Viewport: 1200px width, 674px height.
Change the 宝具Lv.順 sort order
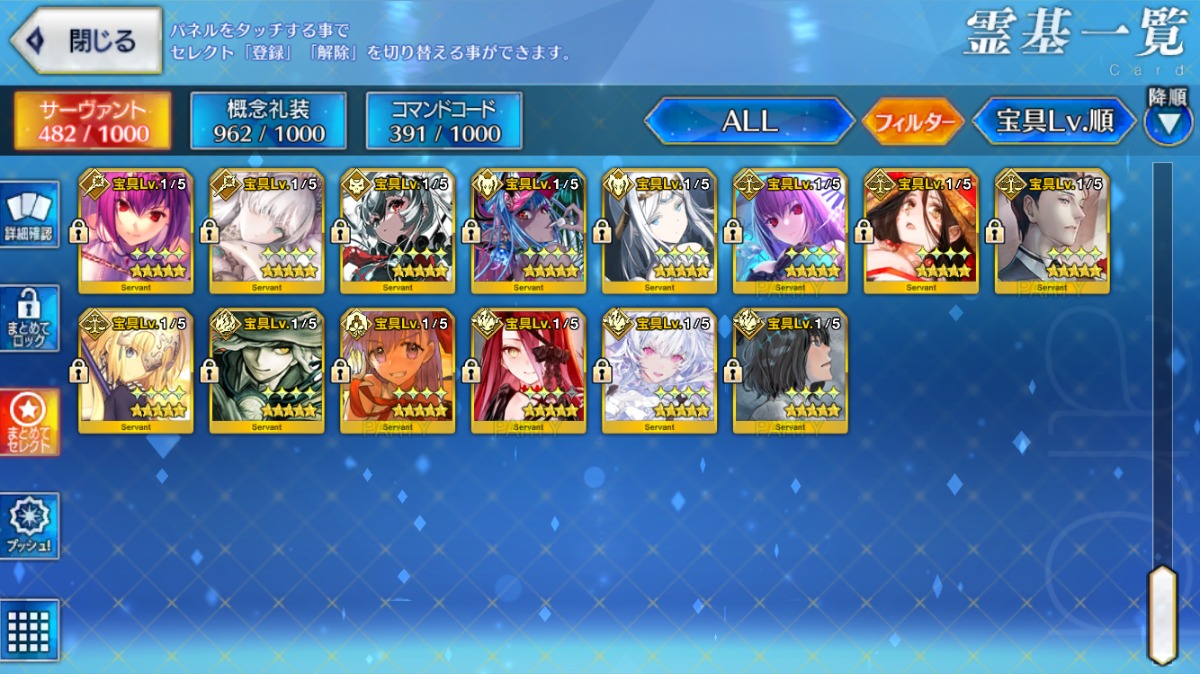(1054, 122)
